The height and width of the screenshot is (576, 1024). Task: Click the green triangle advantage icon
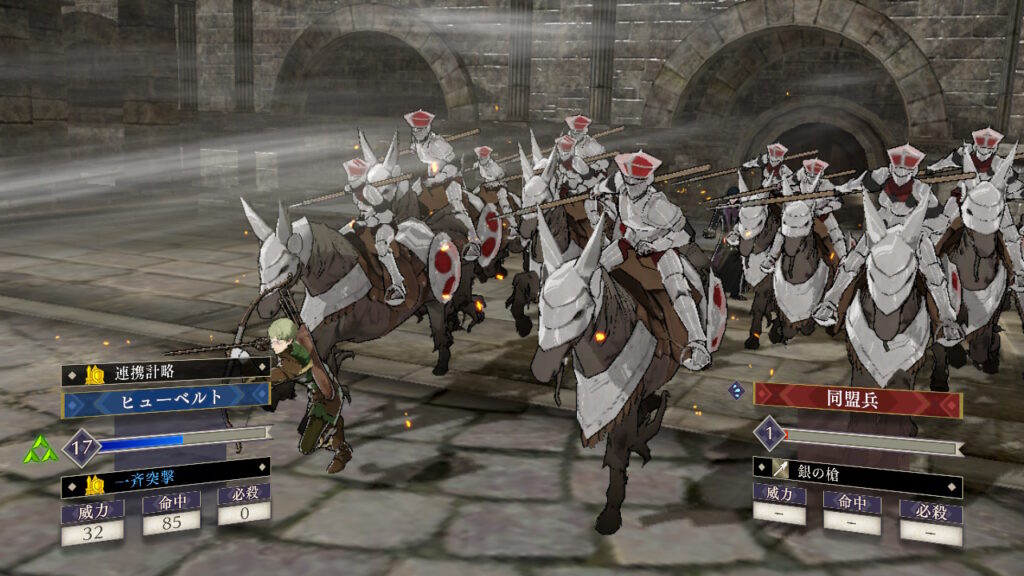point(40,449)
